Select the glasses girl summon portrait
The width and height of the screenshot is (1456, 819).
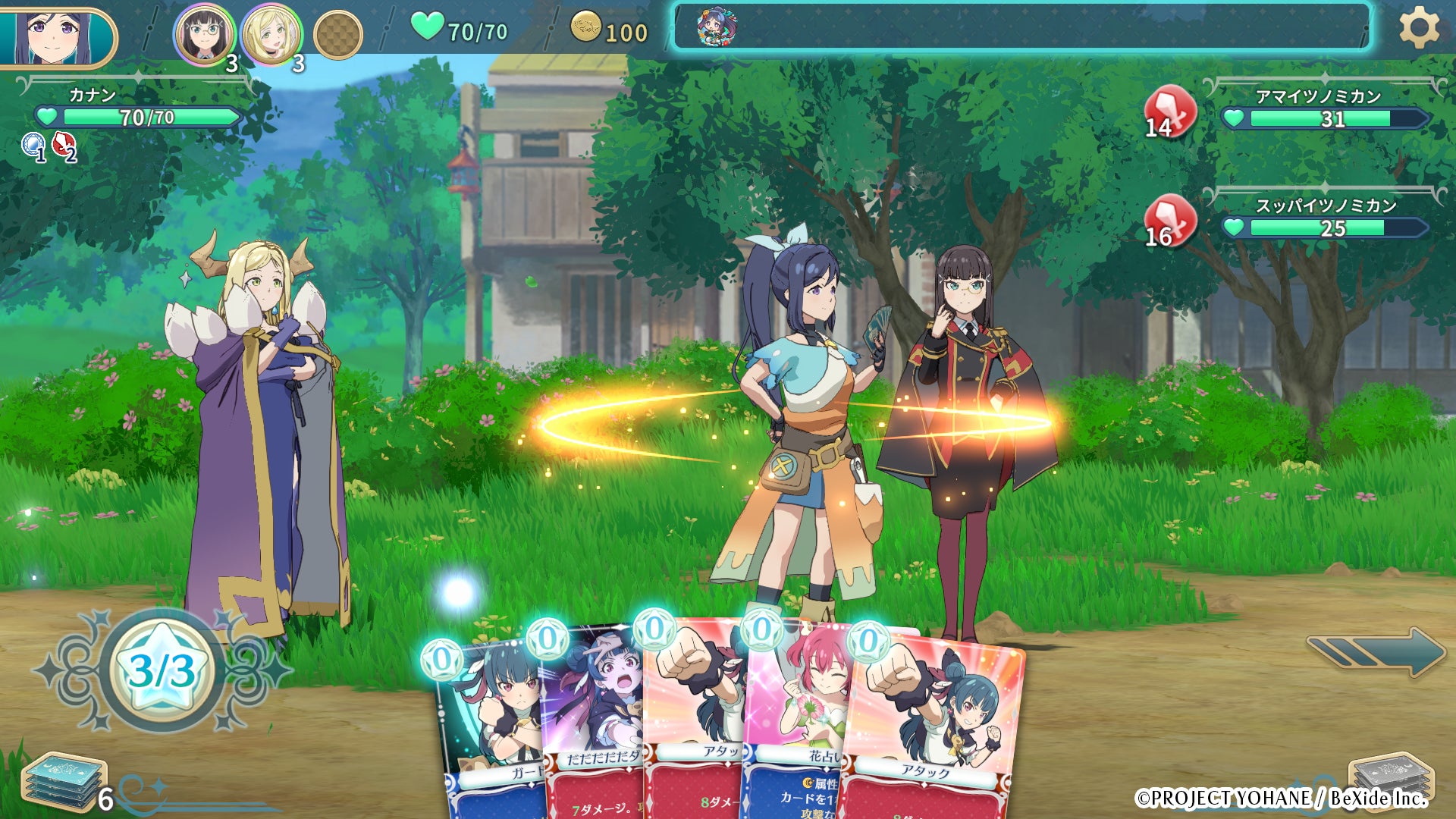point(203,34)
